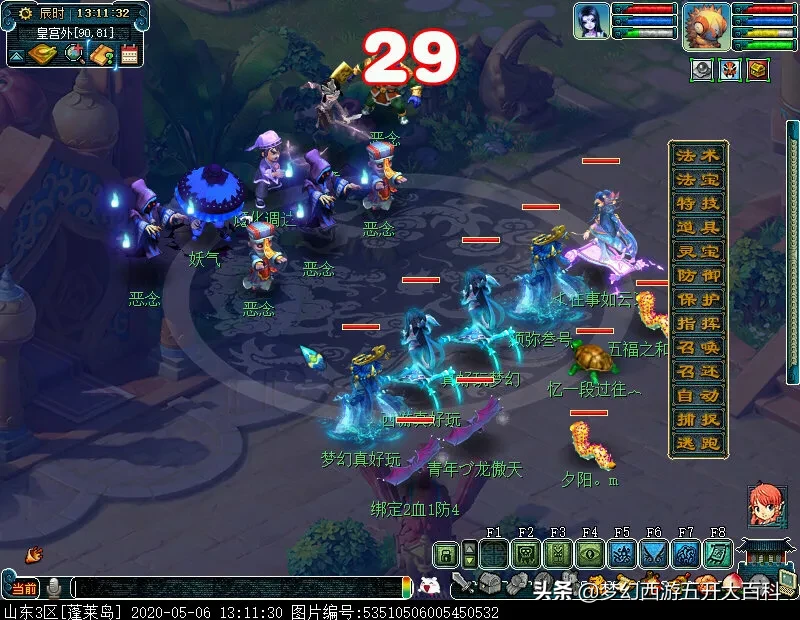Screen dimensions: 800x620
Task: Open the quest book with question mark
Action: pyautogui.click(x=101, y=54)
